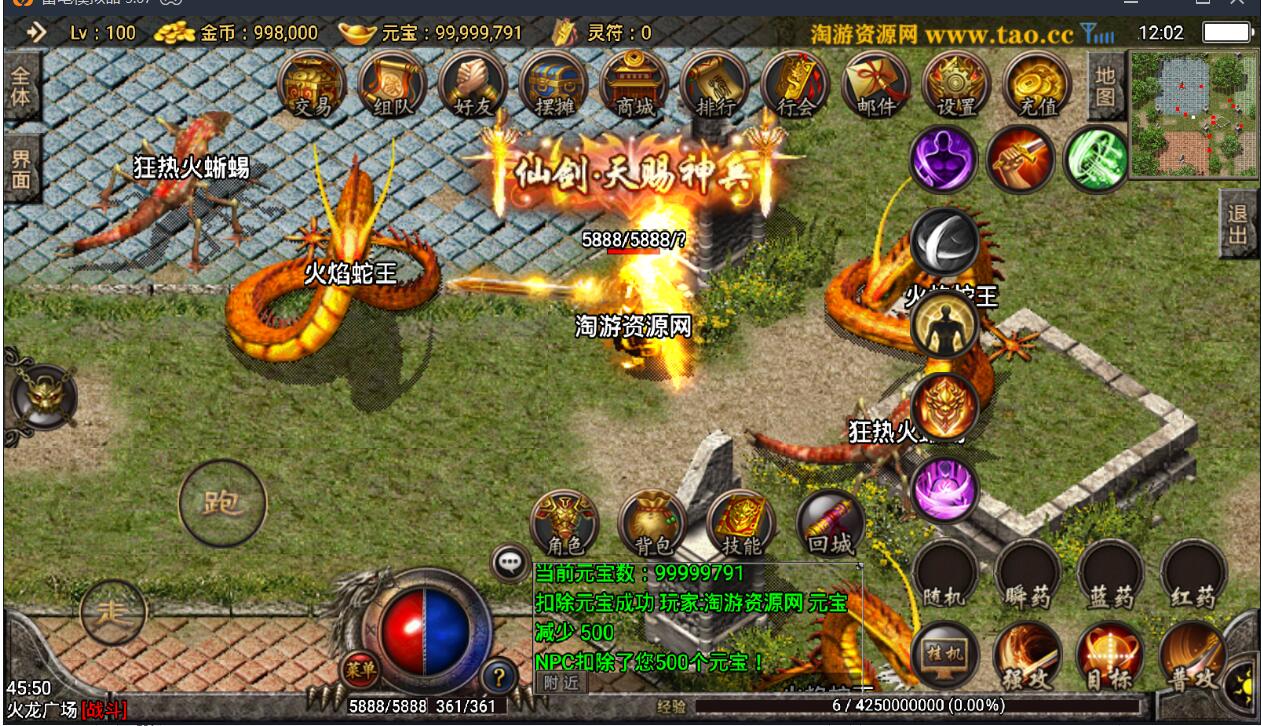
Task: Open the 交易 trade menu
Action: pos(311,85)
